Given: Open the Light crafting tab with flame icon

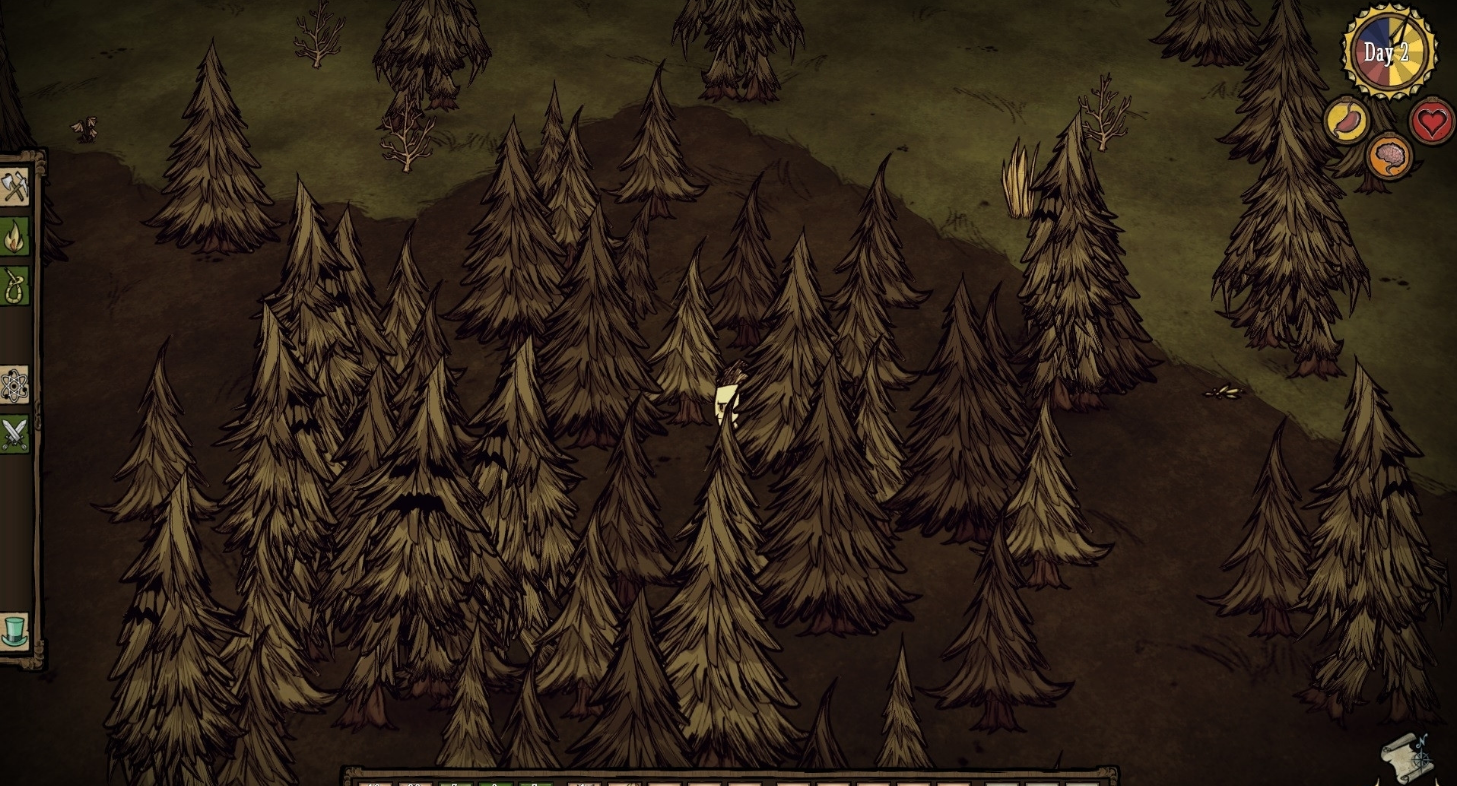Looking at the screenshot, I should pos(14,237).
